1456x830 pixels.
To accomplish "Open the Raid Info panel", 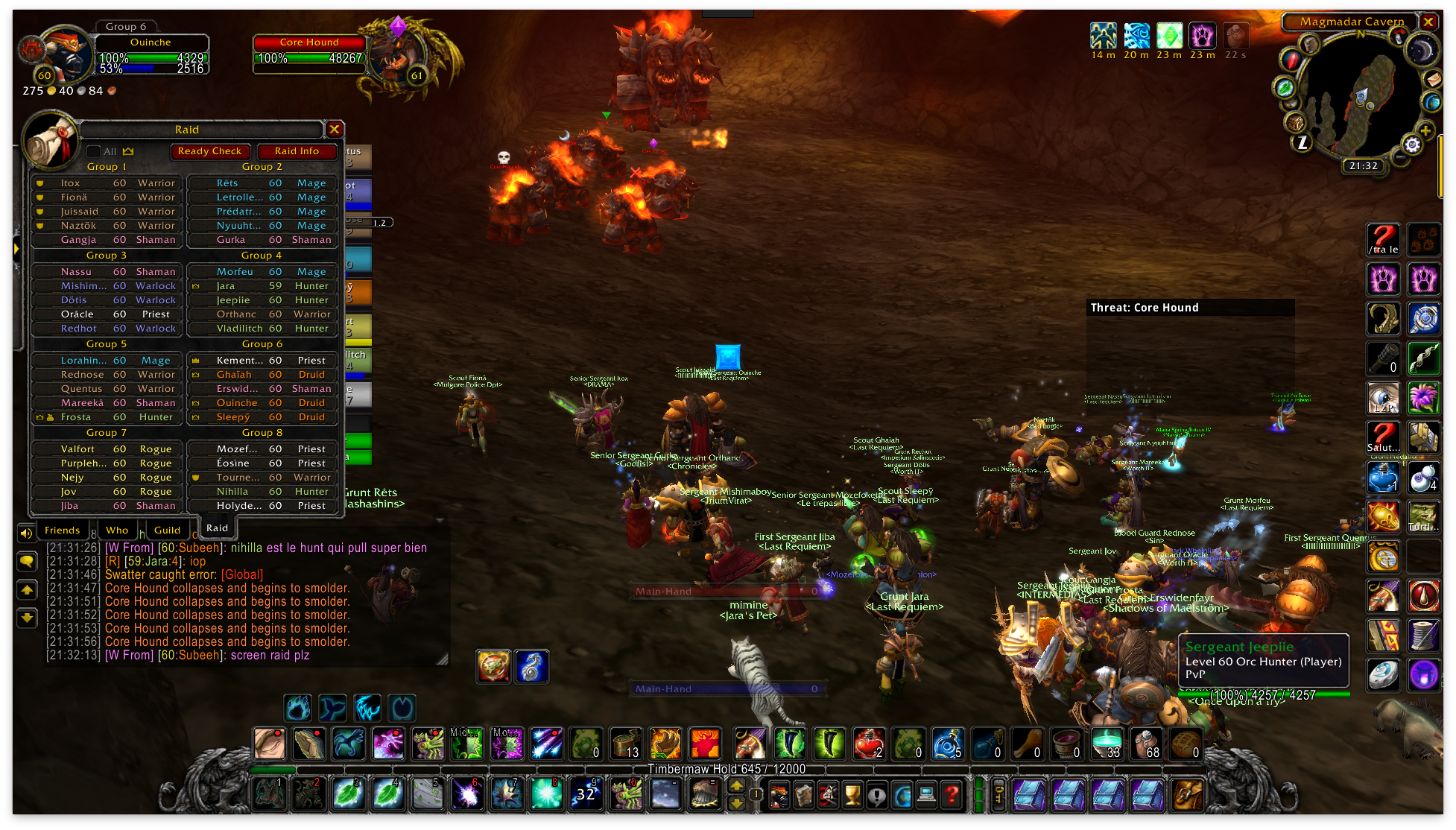I will pyautogui.click(x=297, y=151).
